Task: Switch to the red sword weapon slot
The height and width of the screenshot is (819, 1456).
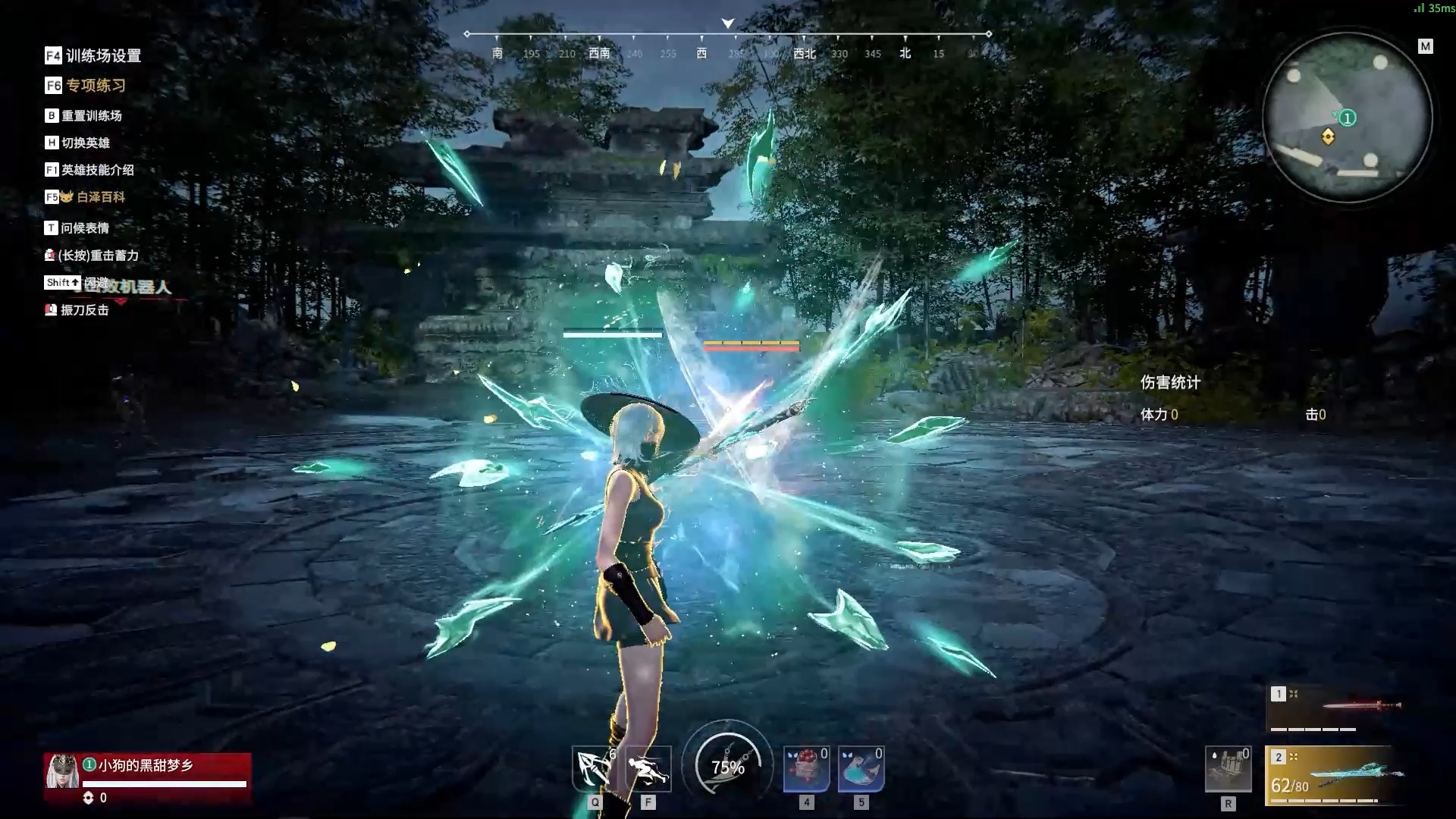Action: pos(1335,708)
